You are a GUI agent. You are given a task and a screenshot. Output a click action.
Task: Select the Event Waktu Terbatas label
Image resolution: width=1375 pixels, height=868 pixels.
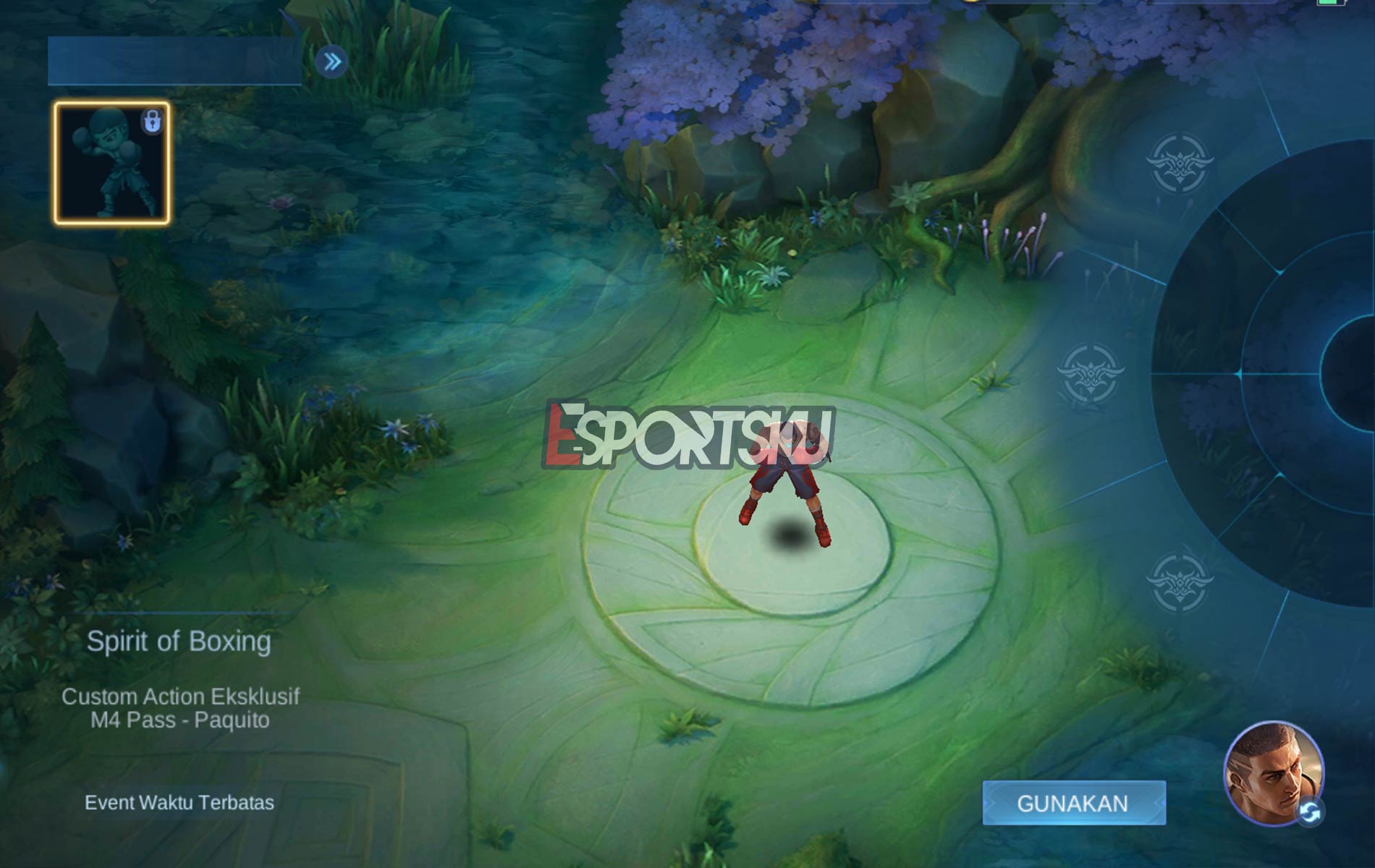[179, 802]
